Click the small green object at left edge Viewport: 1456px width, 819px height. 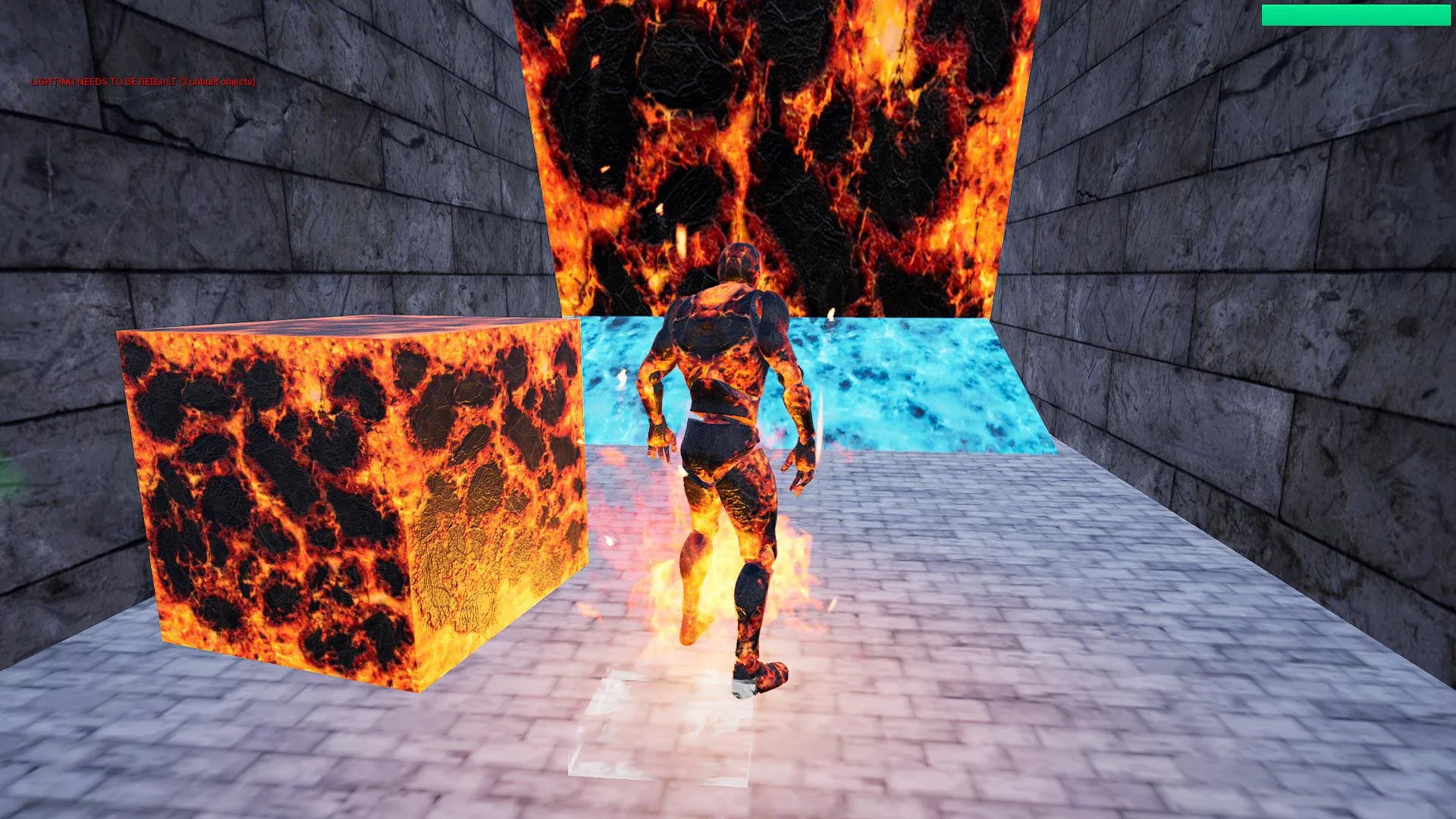(x=6, y=470)
